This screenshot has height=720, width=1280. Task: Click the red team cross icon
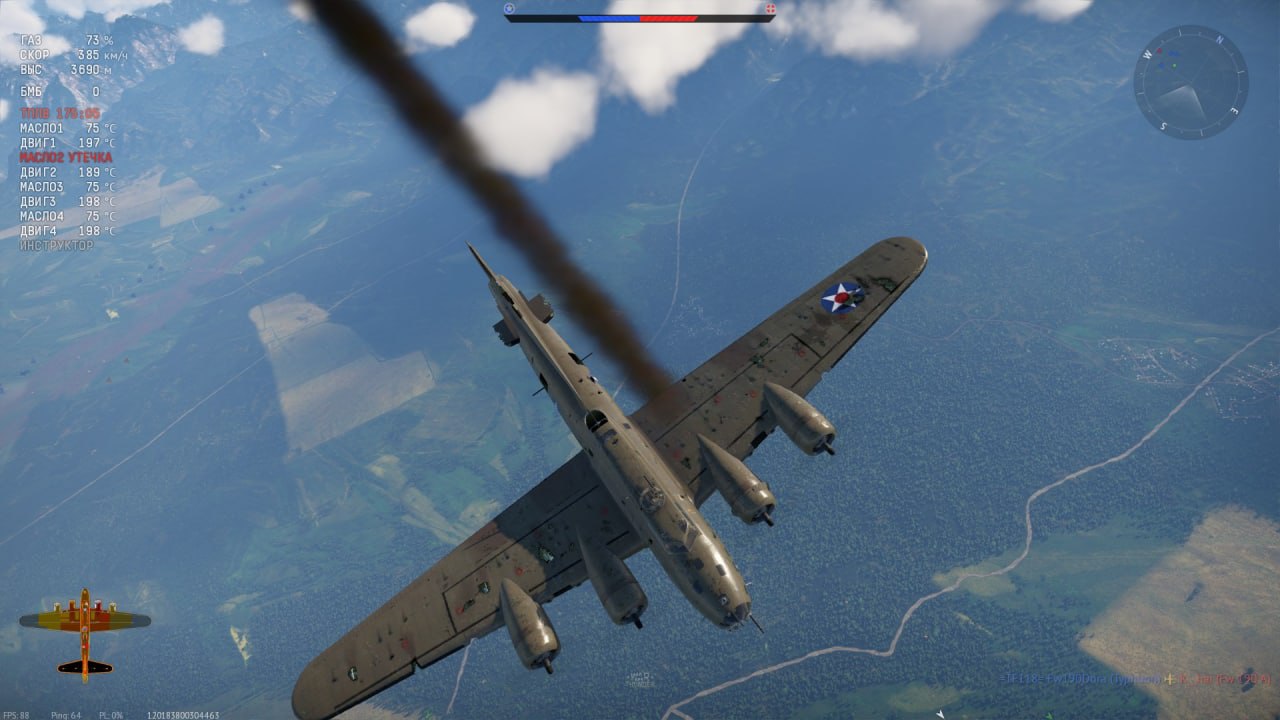tap(770, 9)
